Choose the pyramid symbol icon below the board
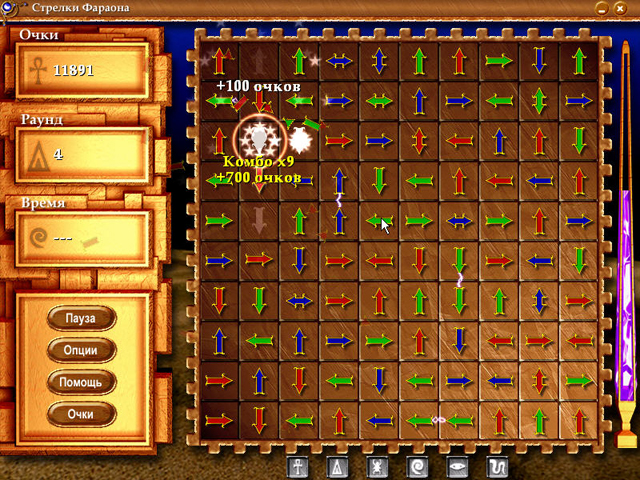The height and width of the screenshot is (480, 640). pyautogui.click(x=338, y=466)
